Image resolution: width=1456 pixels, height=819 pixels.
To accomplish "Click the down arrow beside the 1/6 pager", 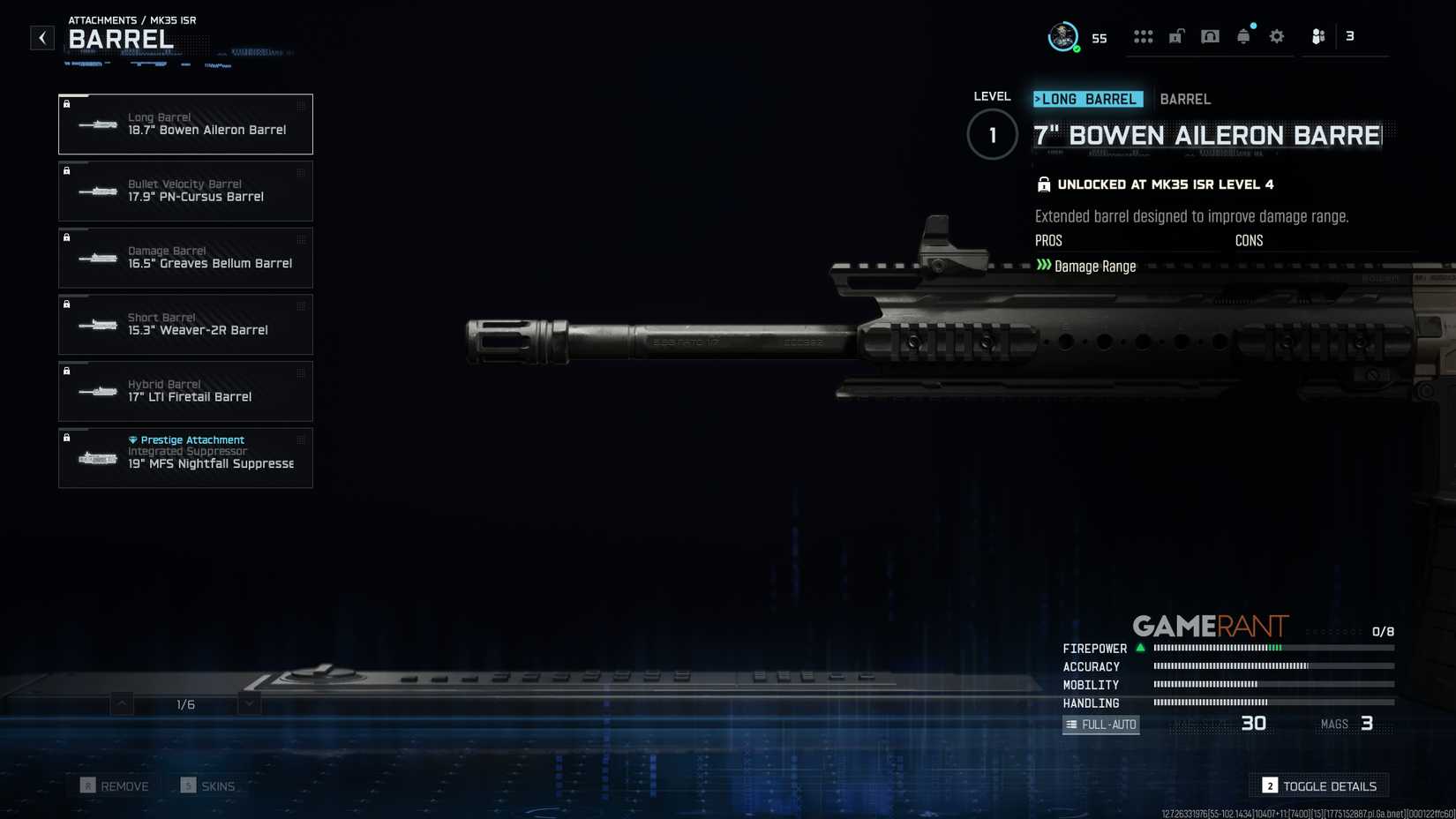I will click(x=248, y=704).
